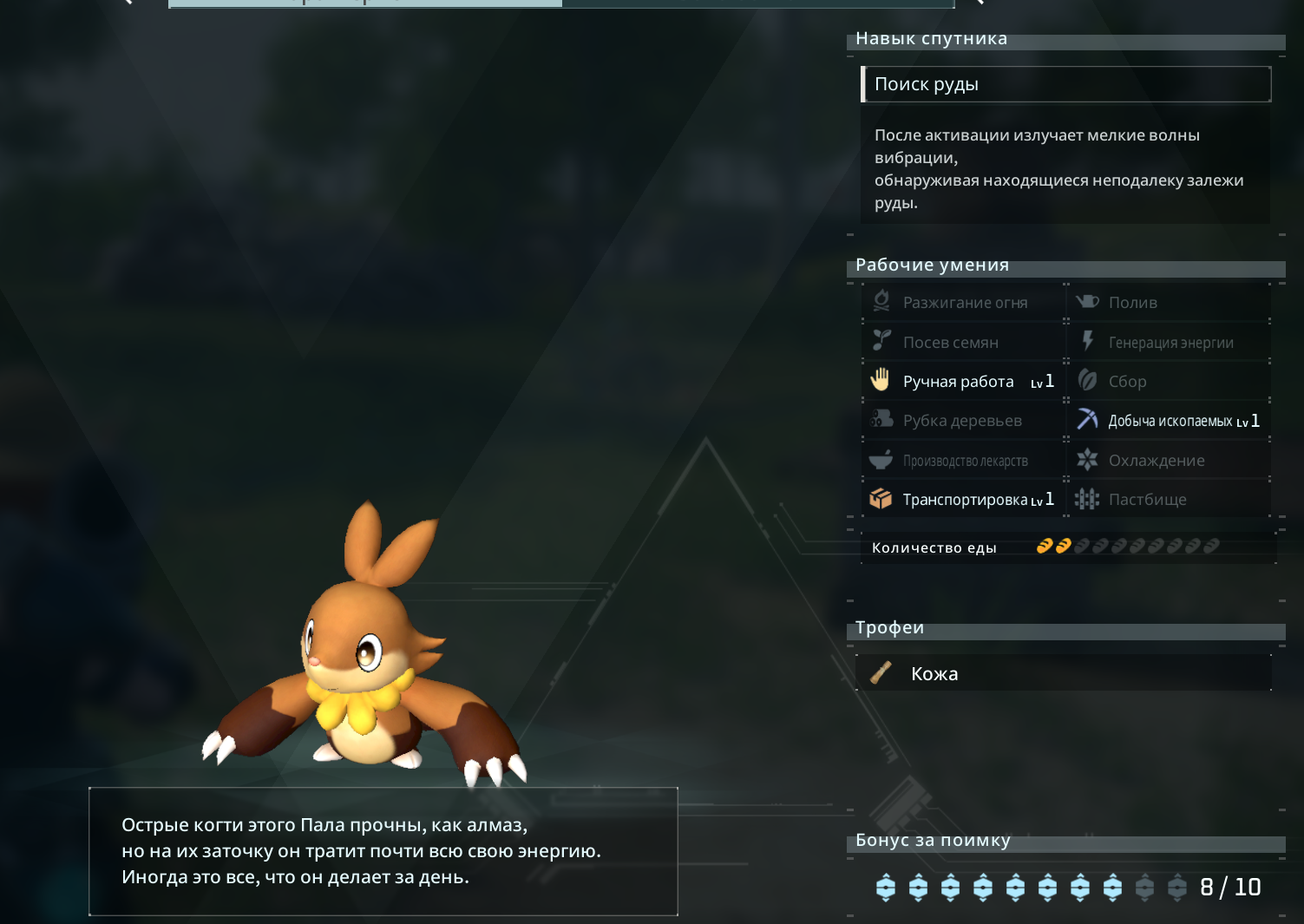1304x924 pixels.
Task: Select the Генерация энергии skill entry
Action: [x=1170, y=343]
